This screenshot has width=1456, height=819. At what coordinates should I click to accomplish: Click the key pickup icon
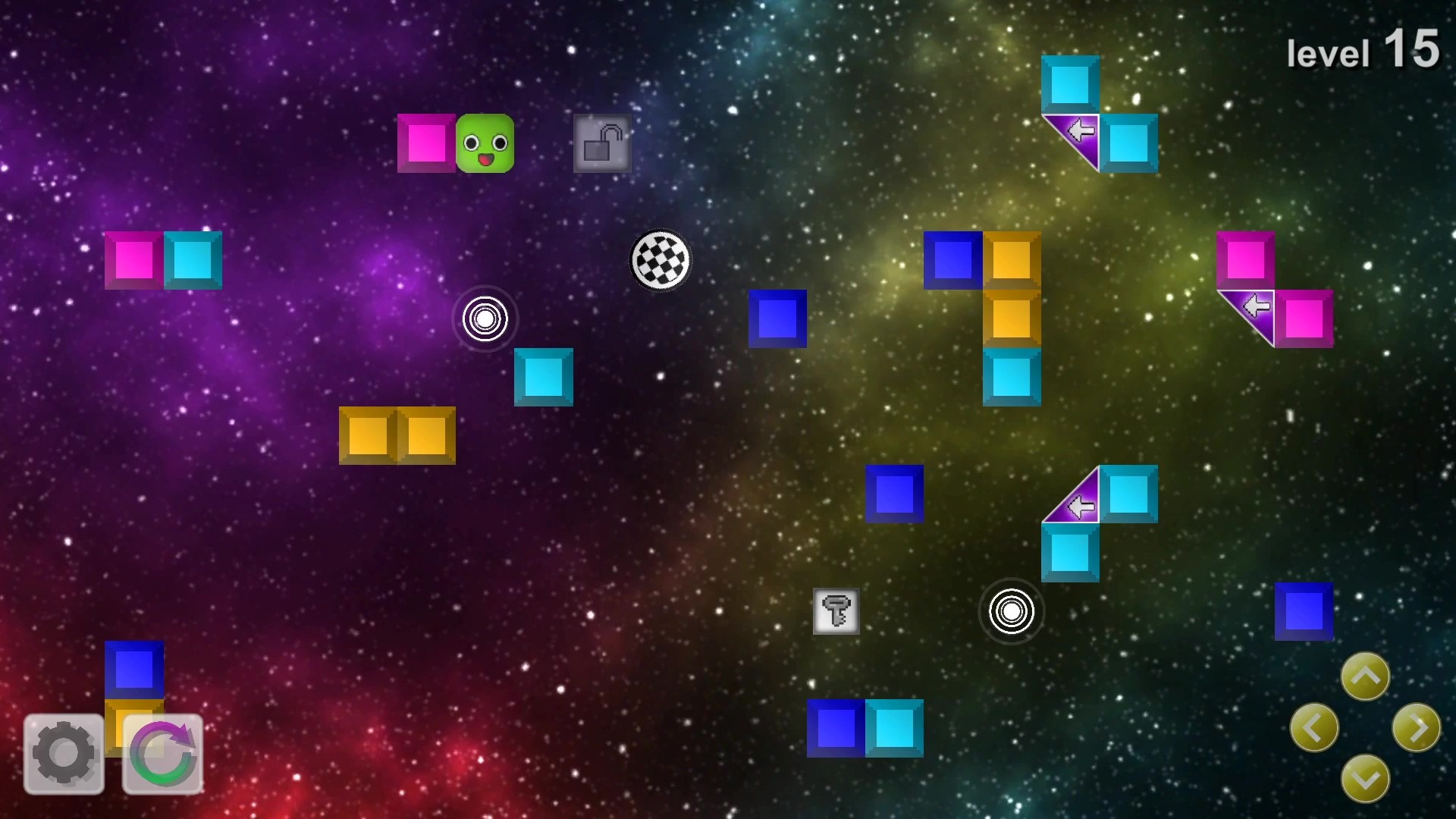[x=835, y=612]
